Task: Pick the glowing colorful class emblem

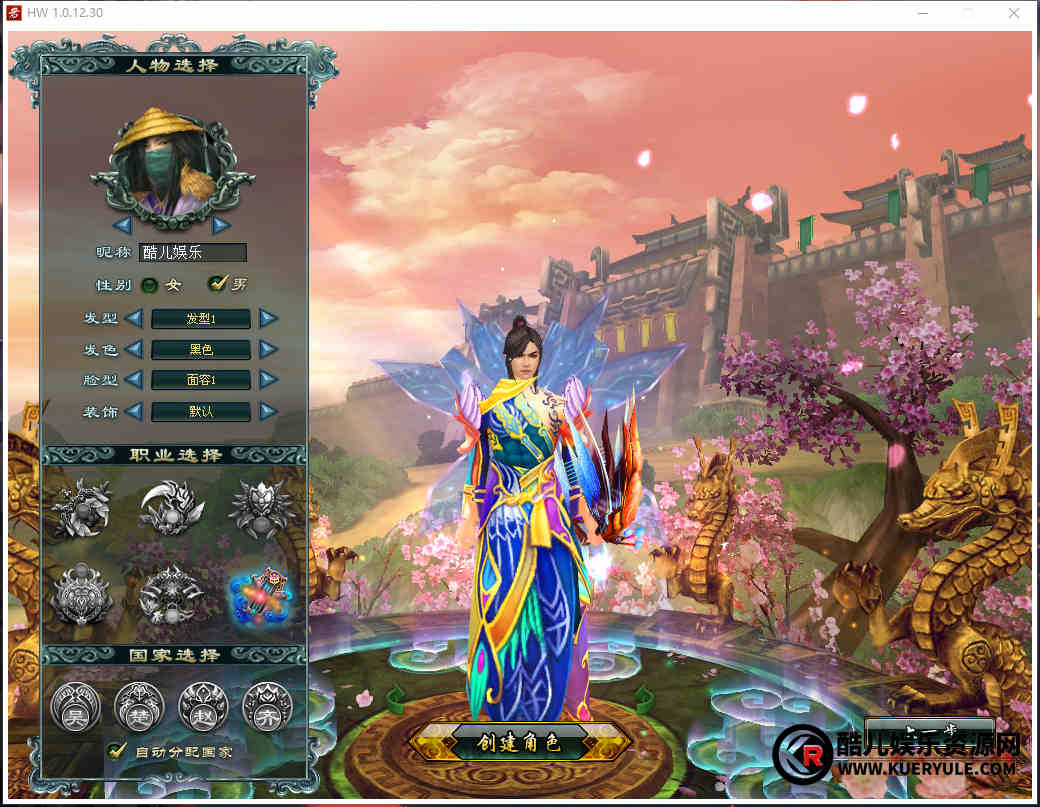Action: click(259, 595)
